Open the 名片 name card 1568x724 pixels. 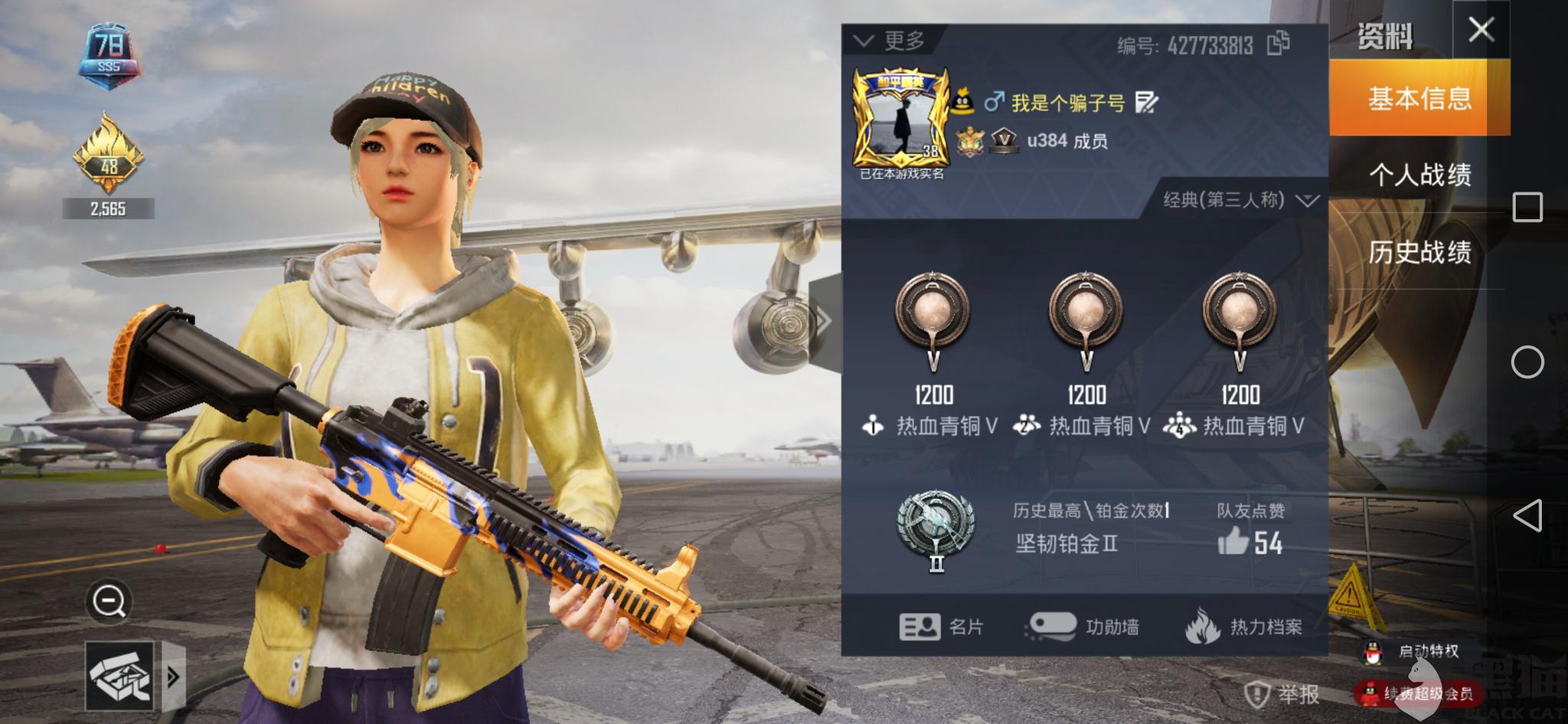click(x=941, y=627)
